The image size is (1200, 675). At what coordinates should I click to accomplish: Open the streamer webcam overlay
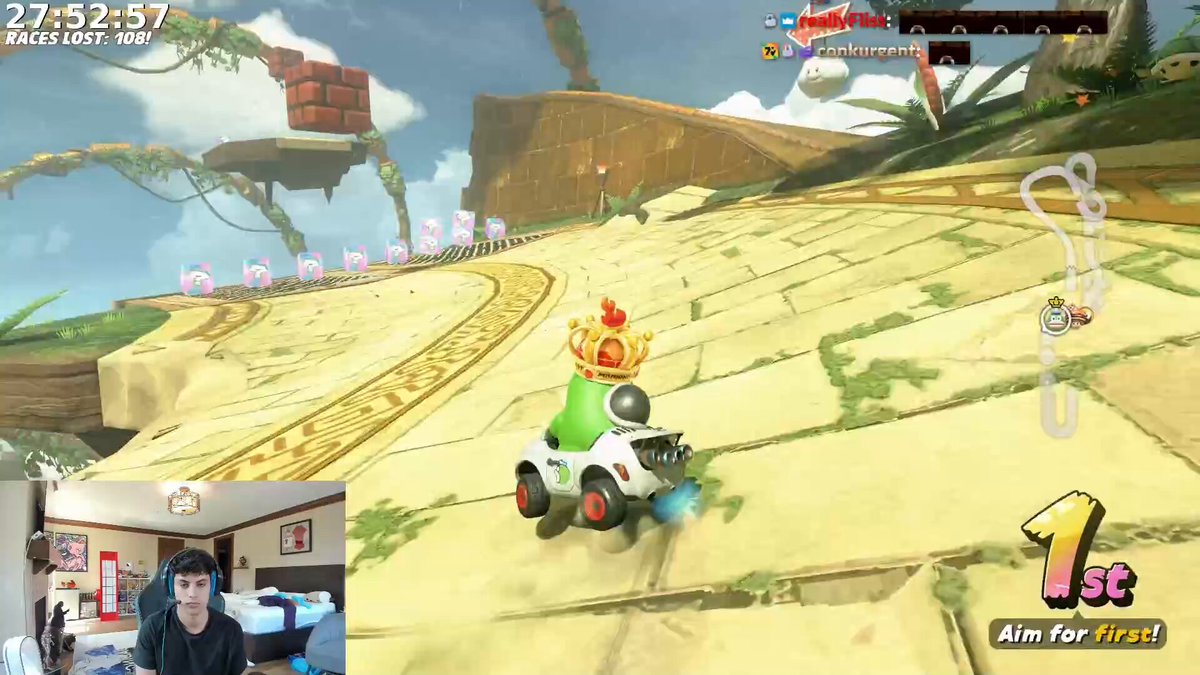[173, 577]
